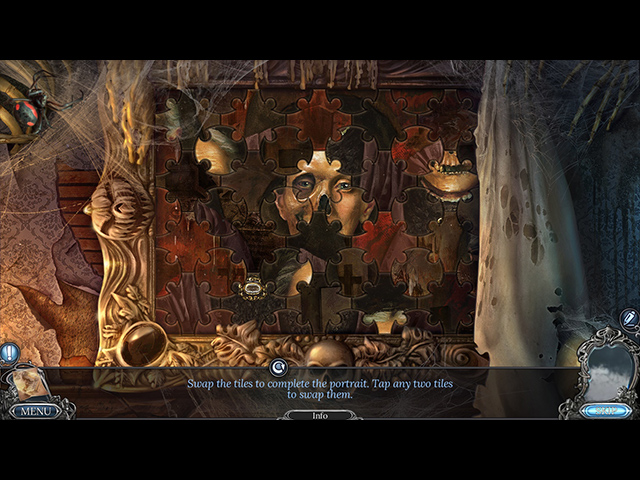Open the MENU button

[x=35, y=410]
